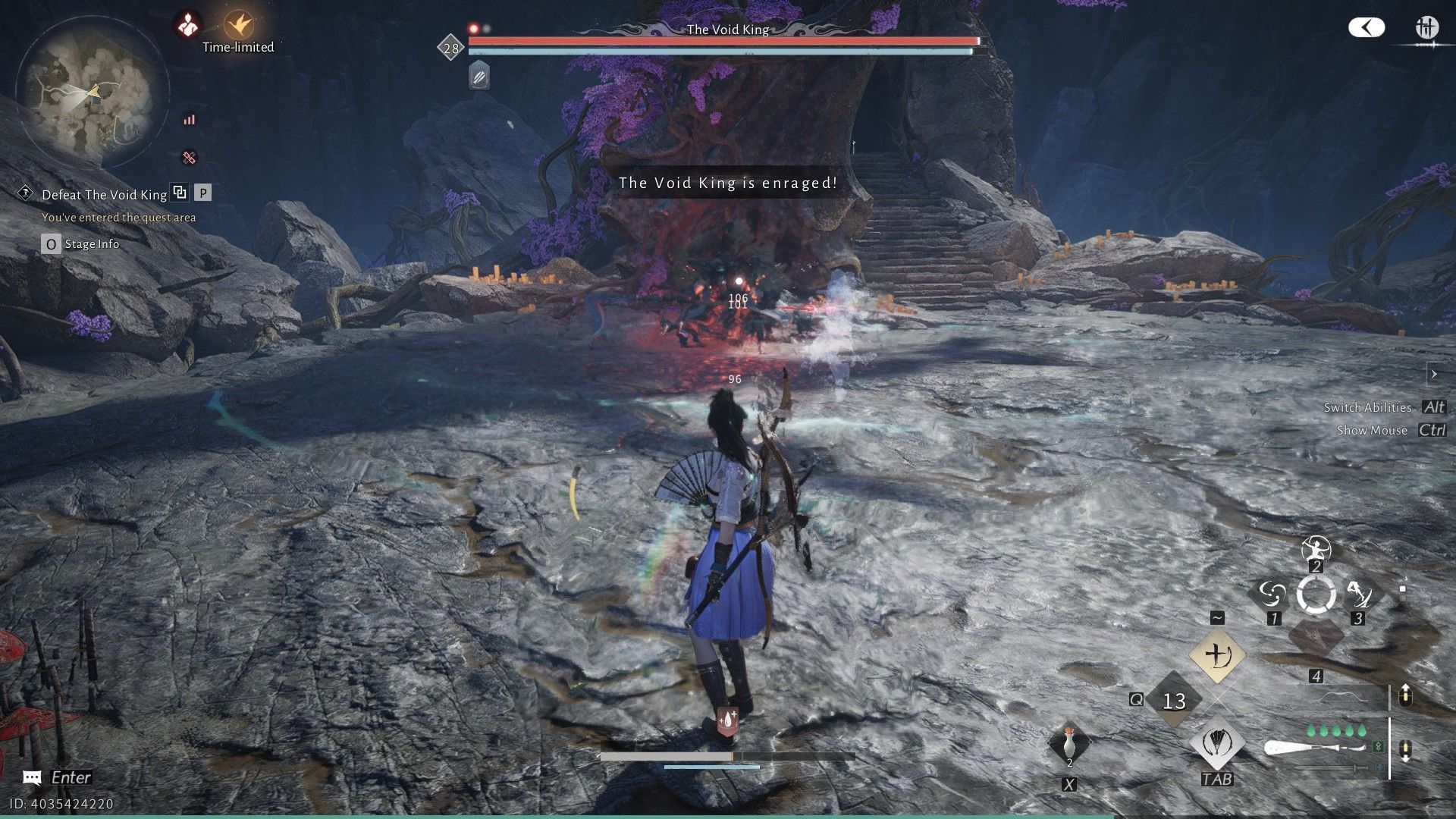Click the boss status effect icon
This screenshot has width=1456, height=819.
479,77
